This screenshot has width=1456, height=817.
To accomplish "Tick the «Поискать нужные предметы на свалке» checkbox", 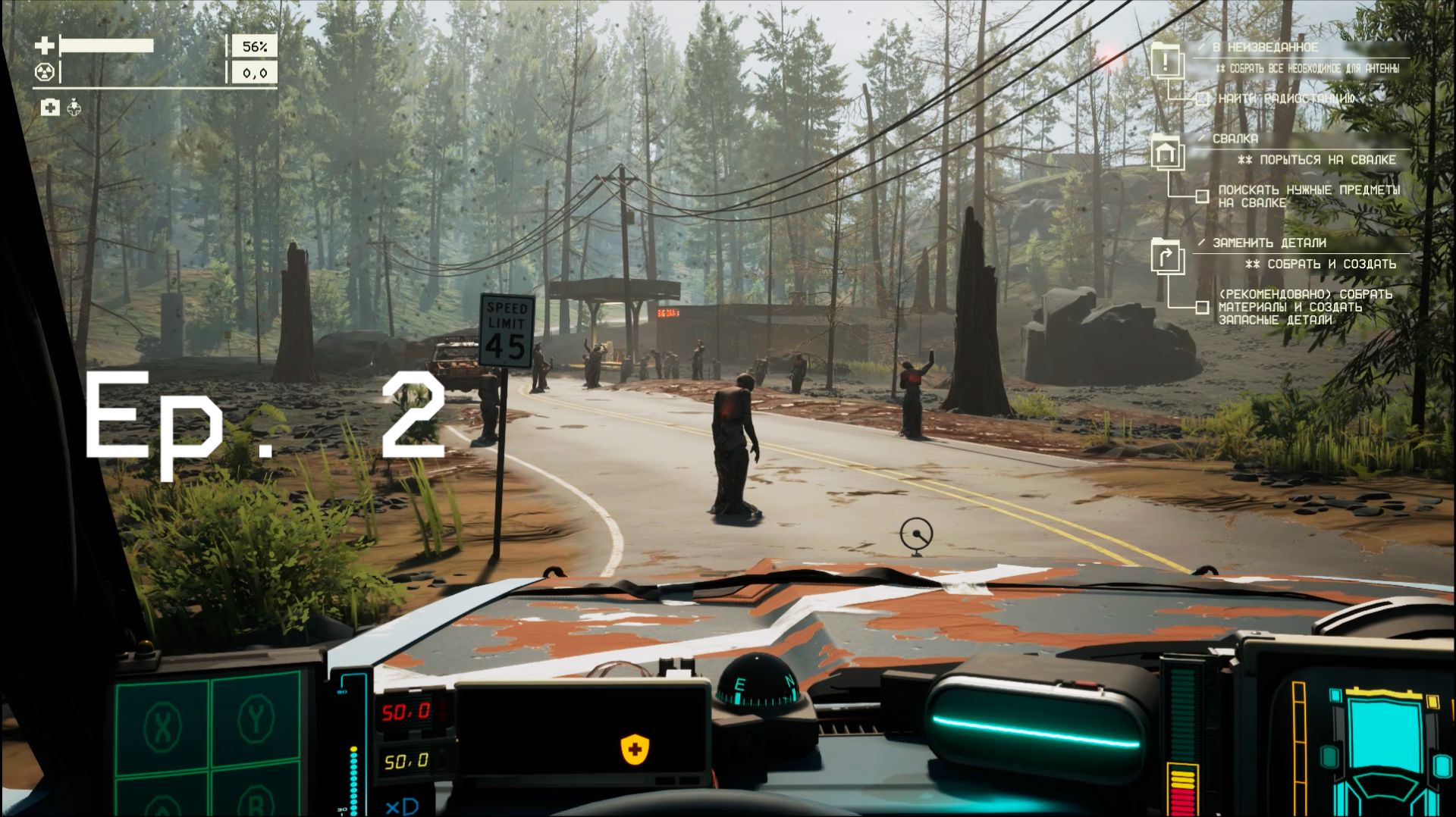I will pyautogui.click(x=1202, y=196).
